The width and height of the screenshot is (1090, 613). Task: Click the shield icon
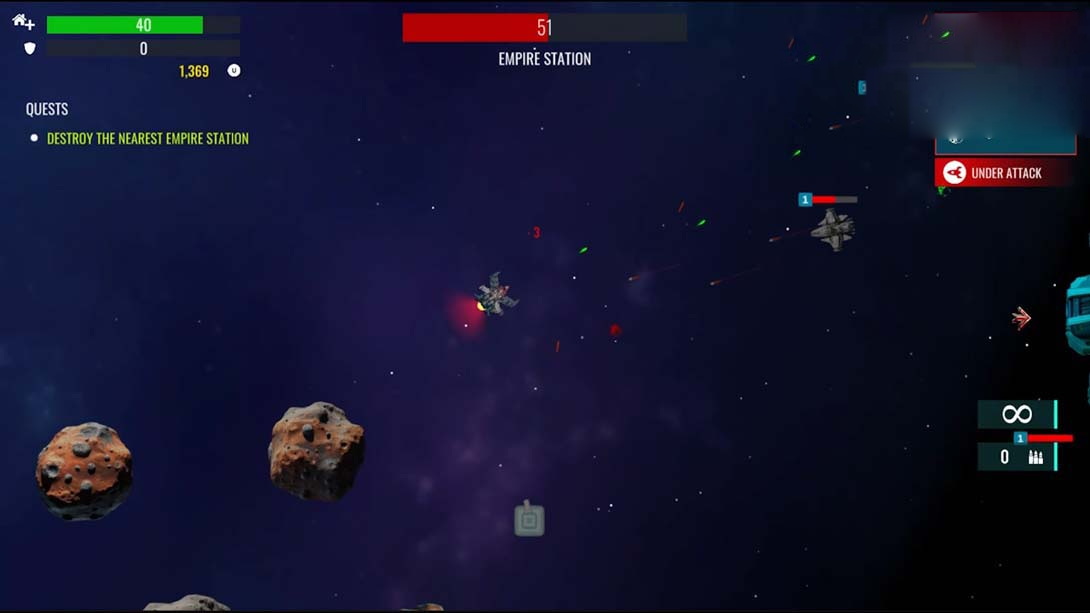(29, 48)
